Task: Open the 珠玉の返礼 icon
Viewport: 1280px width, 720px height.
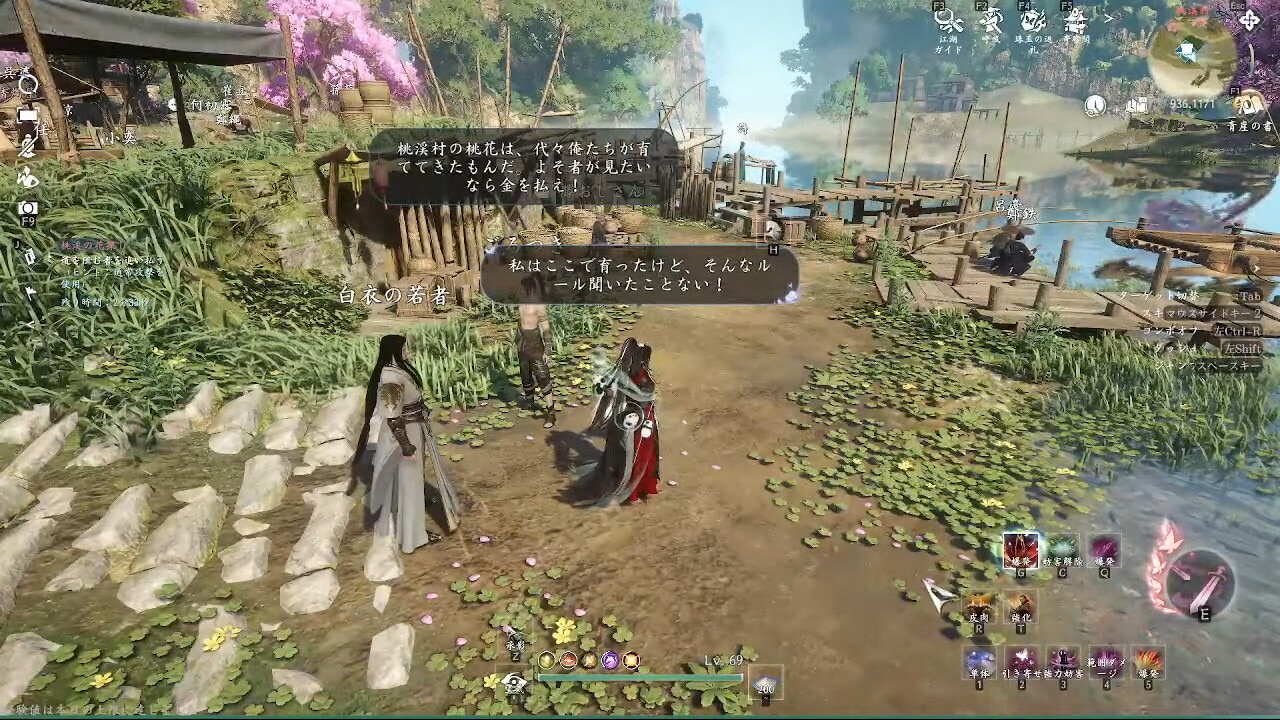Action: tap(1033, 21)
